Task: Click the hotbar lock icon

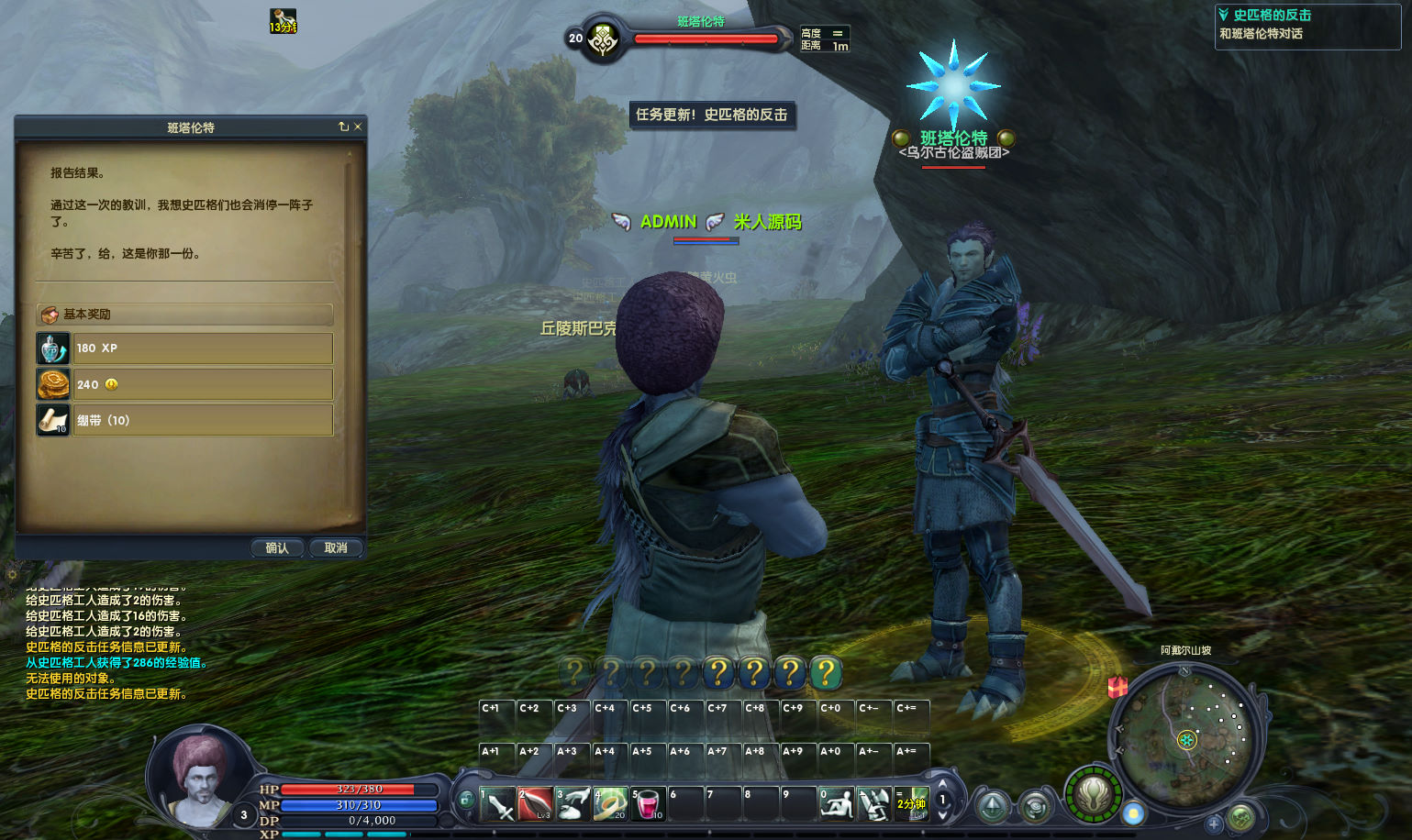Action: (x=466, y=800)
